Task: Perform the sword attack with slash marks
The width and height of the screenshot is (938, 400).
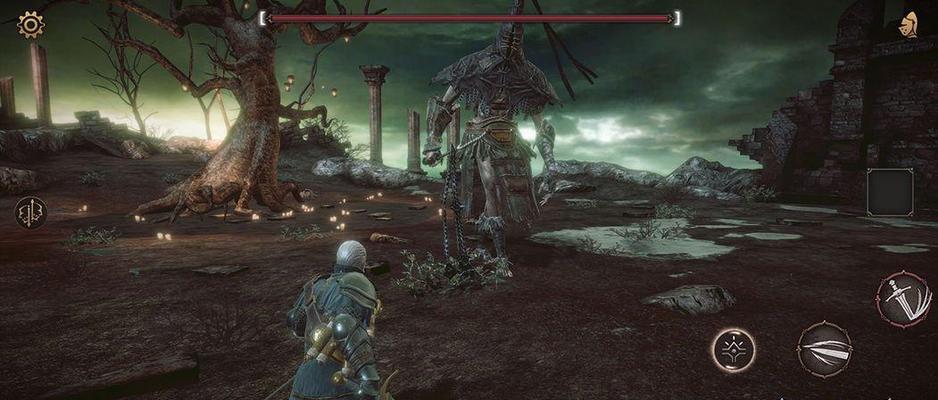Action: point(903,298)
